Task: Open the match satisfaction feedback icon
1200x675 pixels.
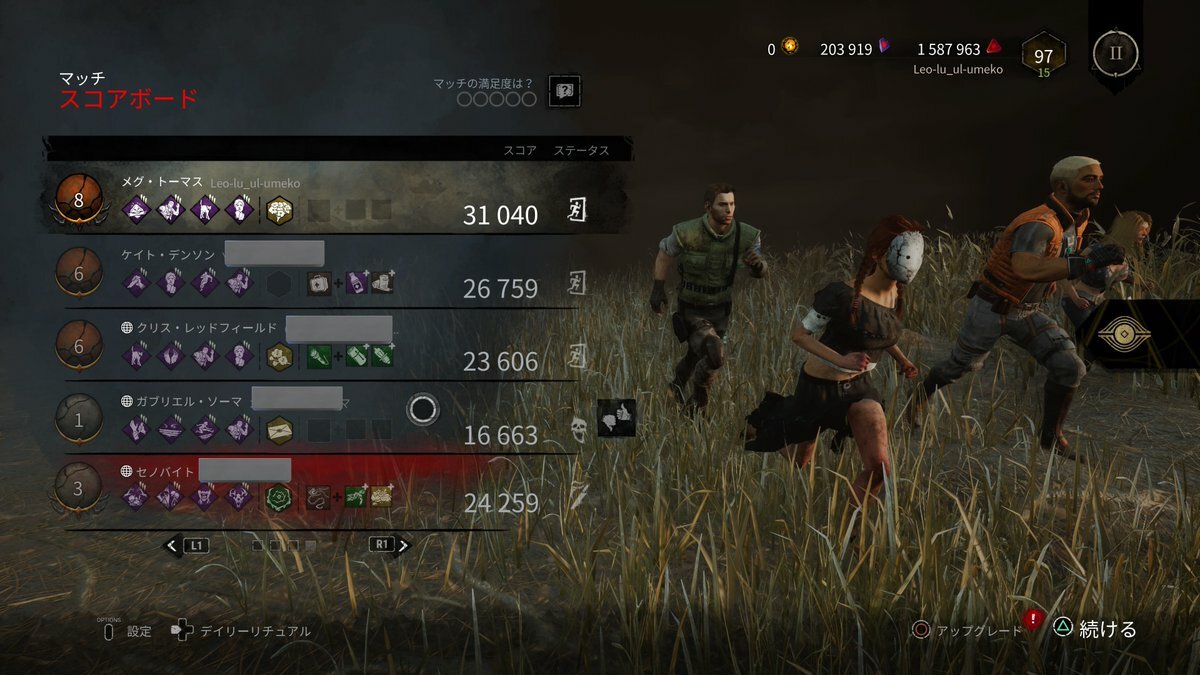Action: click(x=565, y=91)
